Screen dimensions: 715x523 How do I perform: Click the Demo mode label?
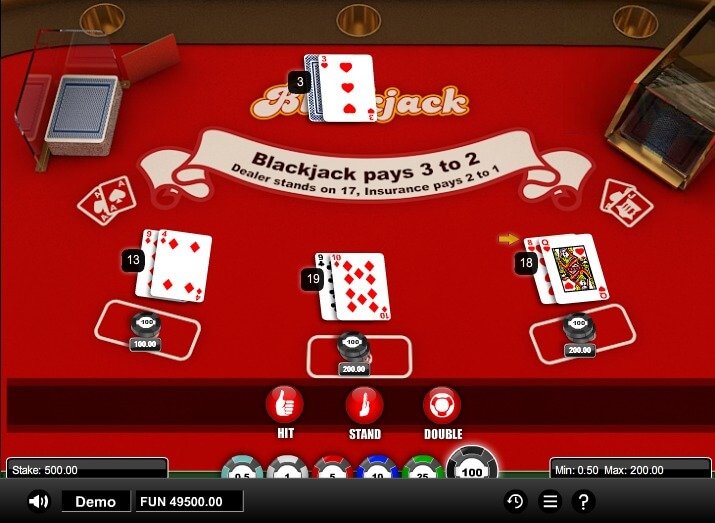coord(96,501)
